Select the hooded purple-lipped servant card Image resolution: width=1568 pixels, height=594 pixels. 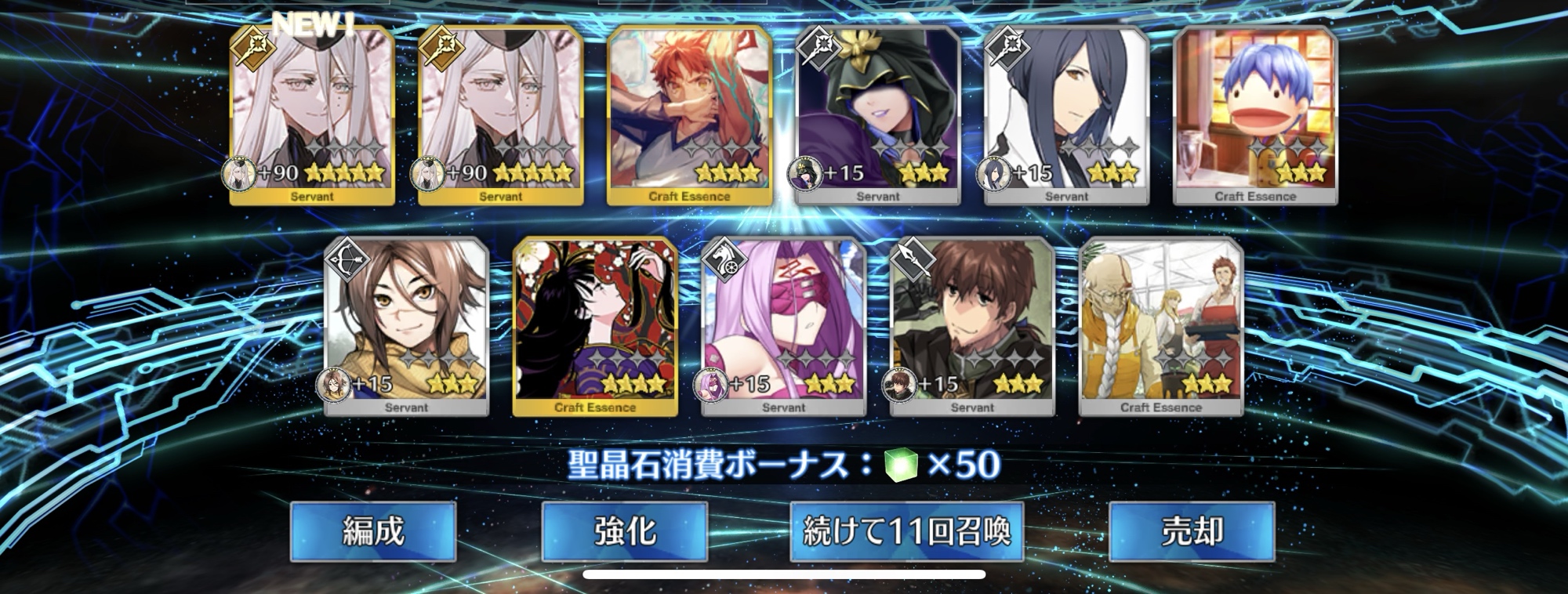(x=878, y=115)
